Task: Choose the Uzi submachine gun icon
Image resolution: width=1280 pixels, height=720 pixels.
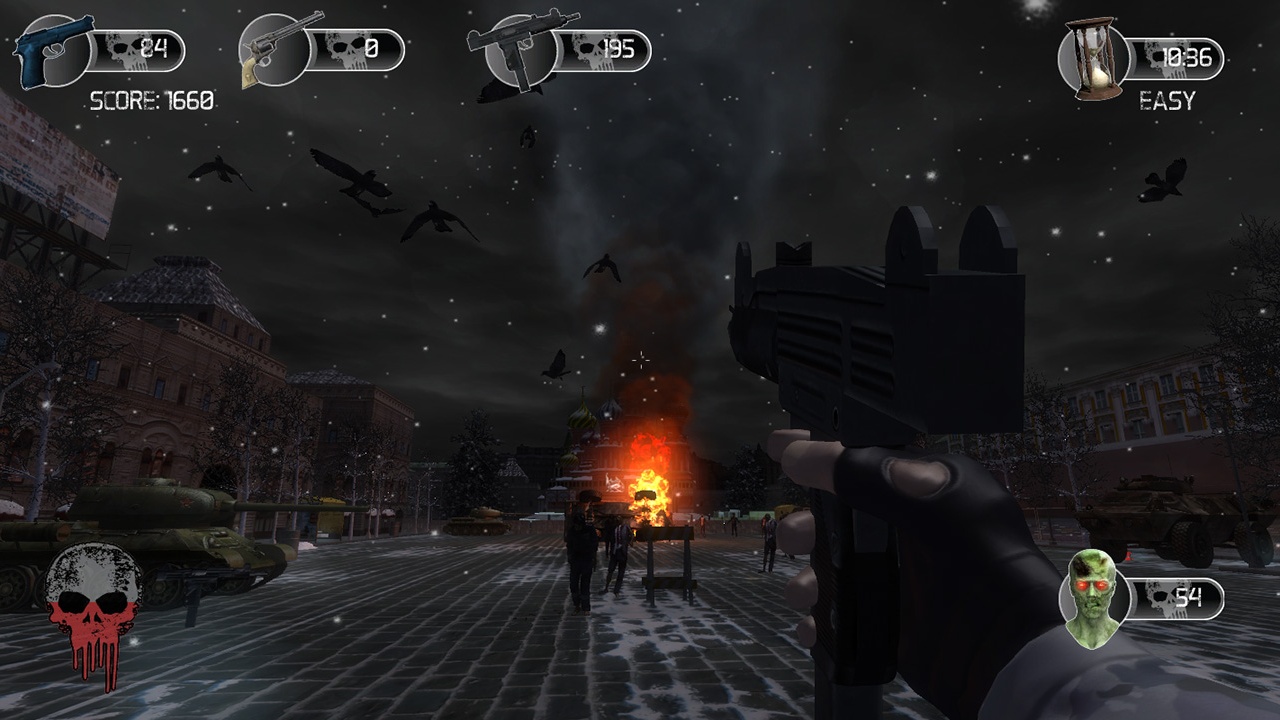Action: pos(520,48)
